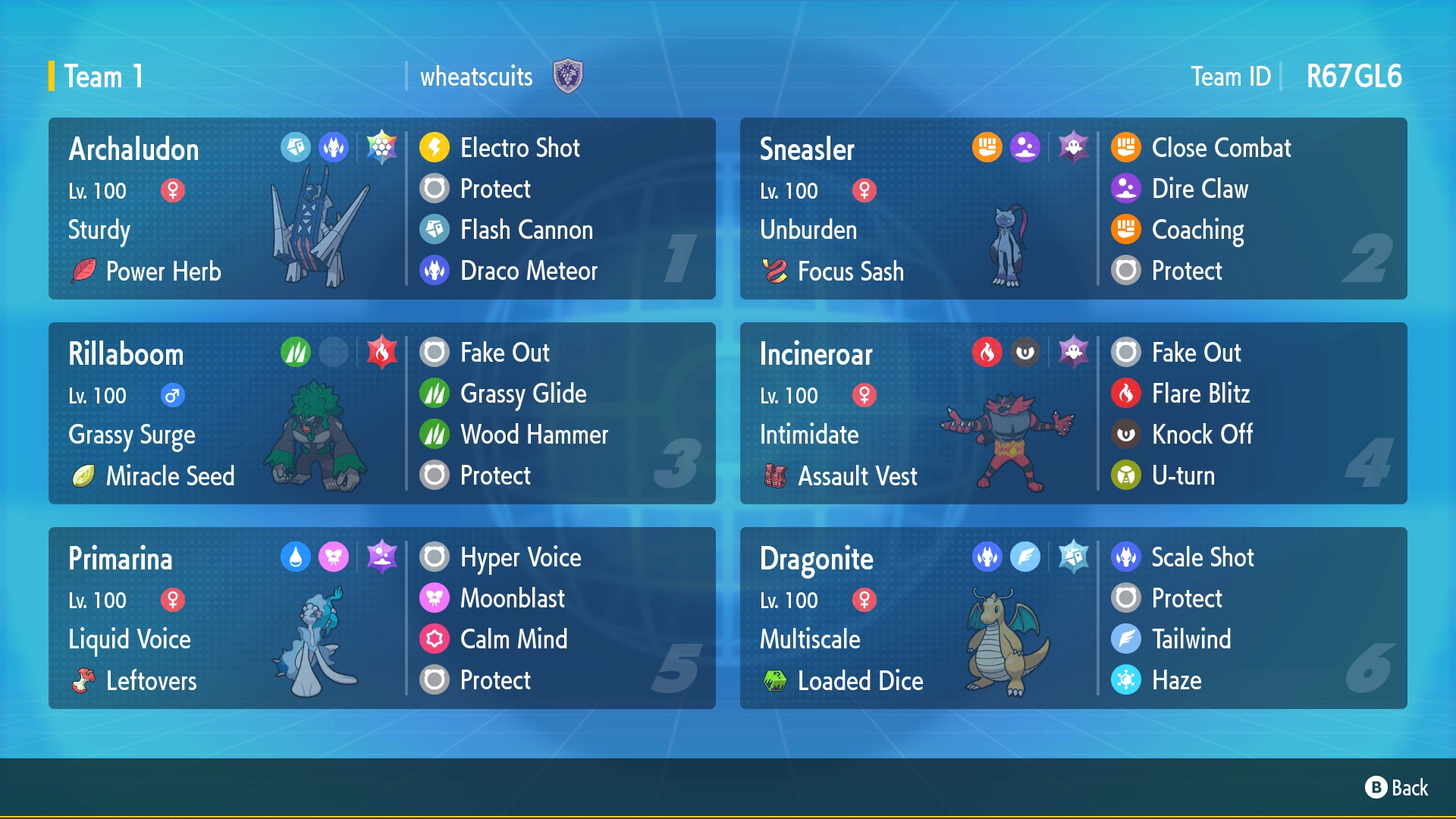Click Dragonite's Tailwind move
1456x819 pixels.
coord(1191,639)
